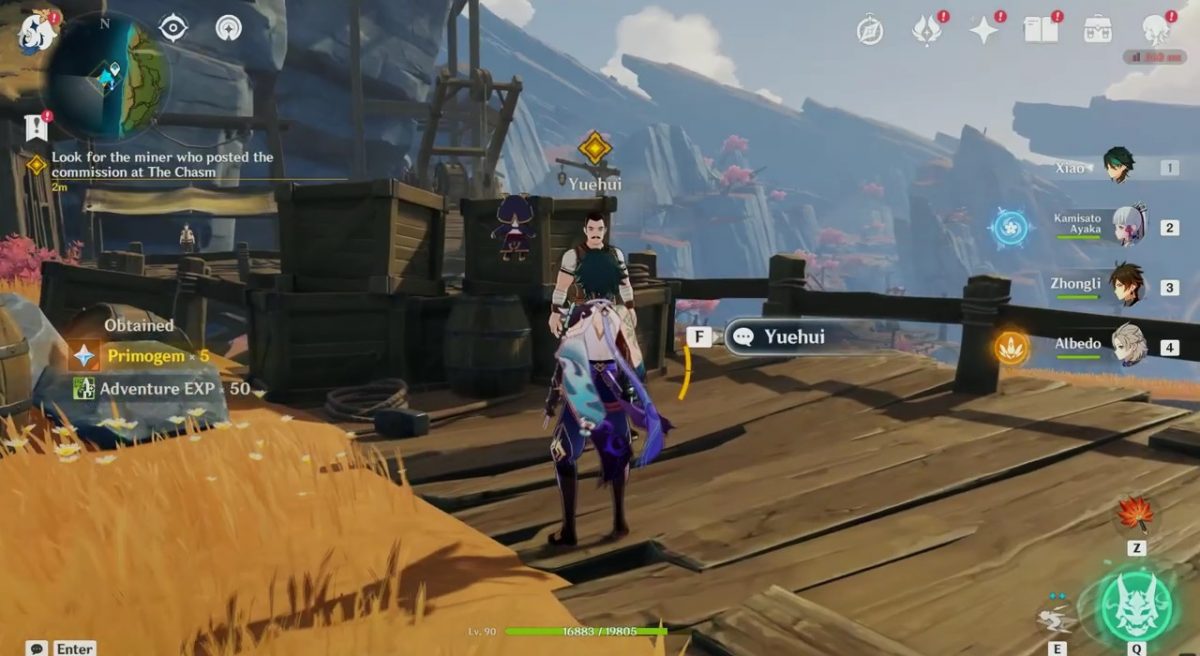Switch to Kamisato Ayaka in party
Image resolution: width=1200 pixels, height=656 pixels.
tap(1129, 225)
